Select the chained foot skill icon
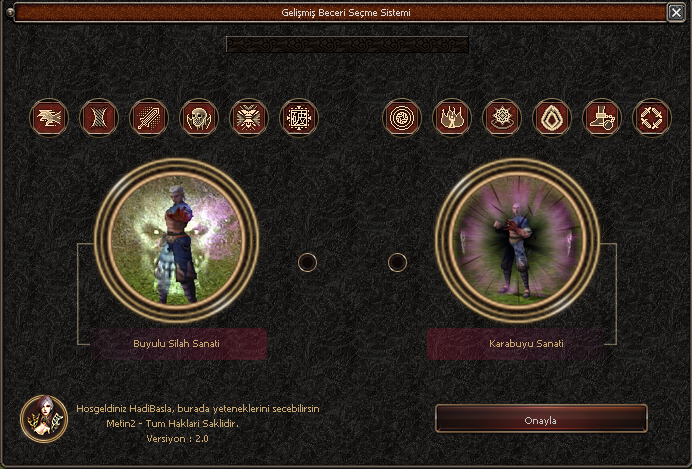This screenshot has height=469, width=692. (x=602, y=117)
